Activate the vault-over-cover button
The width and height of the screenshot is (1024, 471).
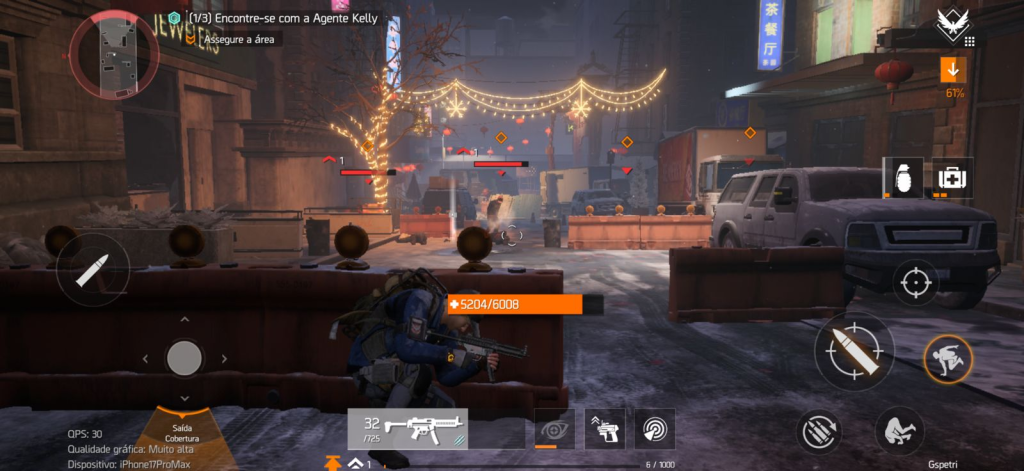(x=948, y=358)
